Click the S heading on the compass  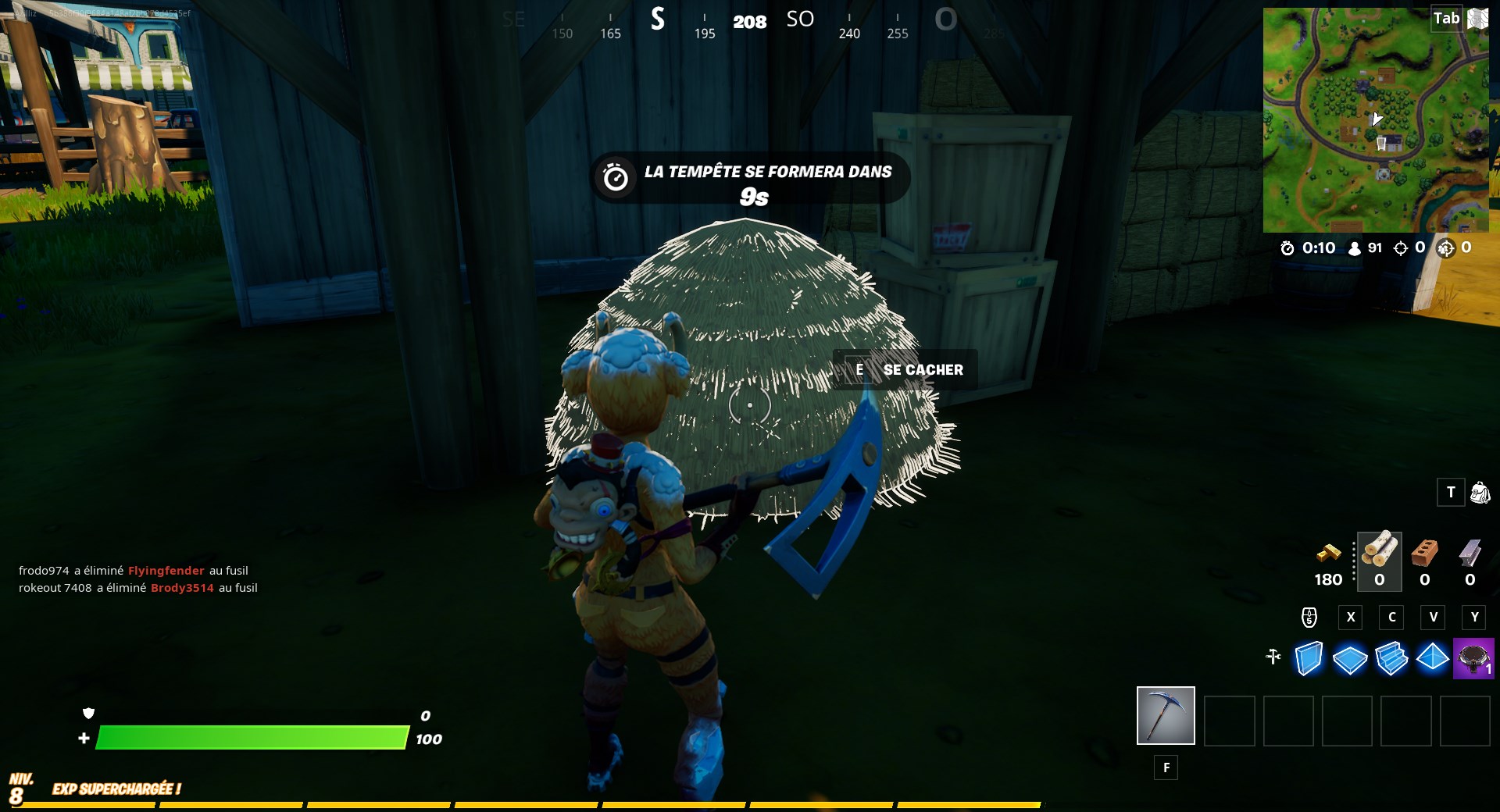(657, 21)
